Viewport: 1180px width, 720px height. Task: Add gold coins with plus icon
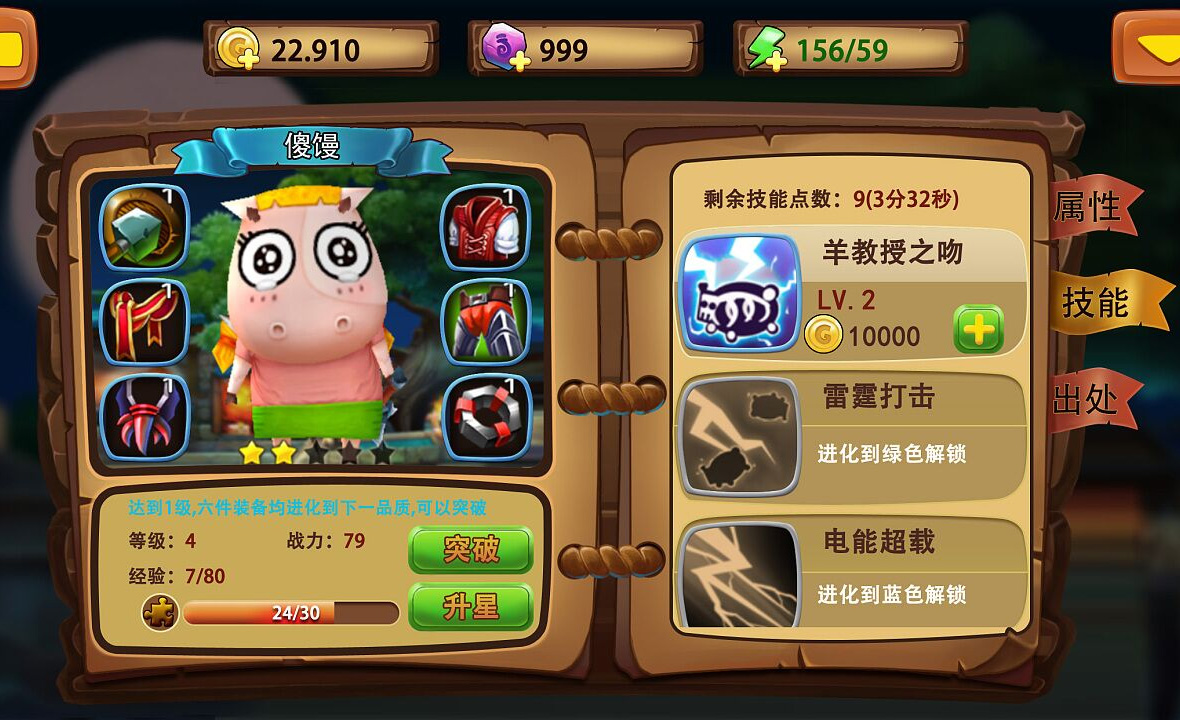(x=240, y=49)
